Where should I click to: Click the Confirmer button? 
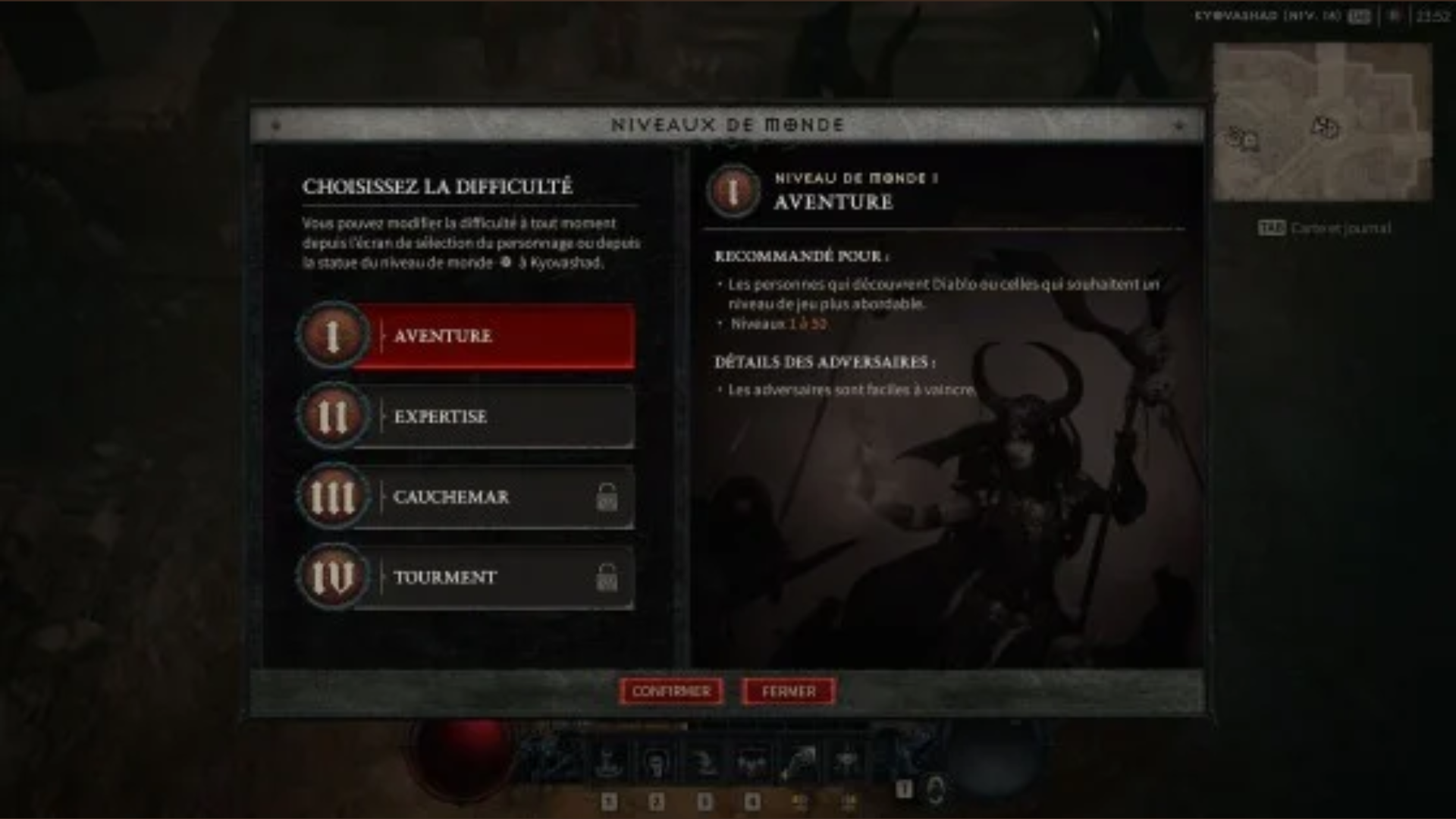click(x=670, y=691)
